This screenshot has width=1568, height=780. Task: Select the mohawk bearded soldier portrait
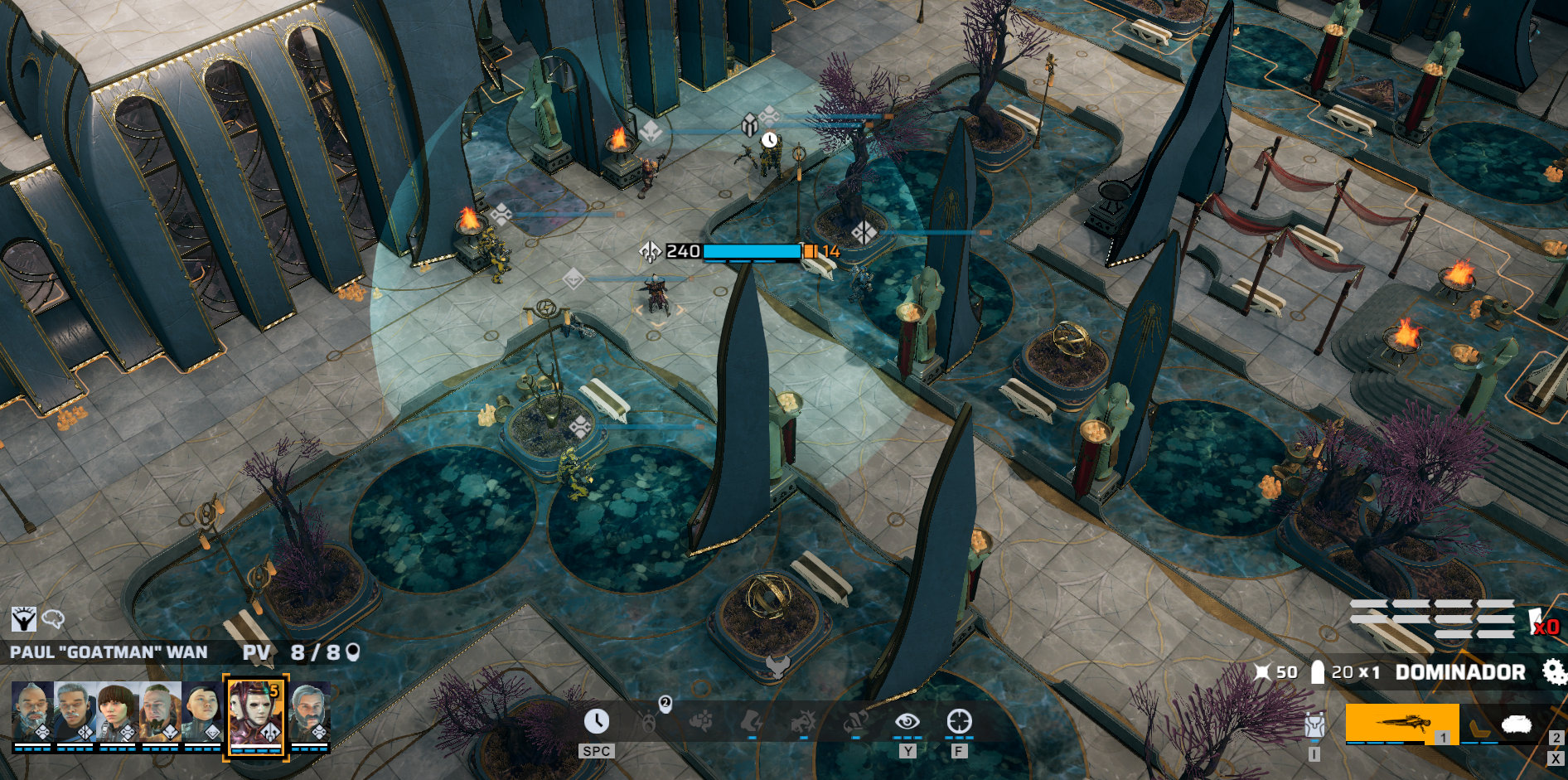(x=32, y=711)
